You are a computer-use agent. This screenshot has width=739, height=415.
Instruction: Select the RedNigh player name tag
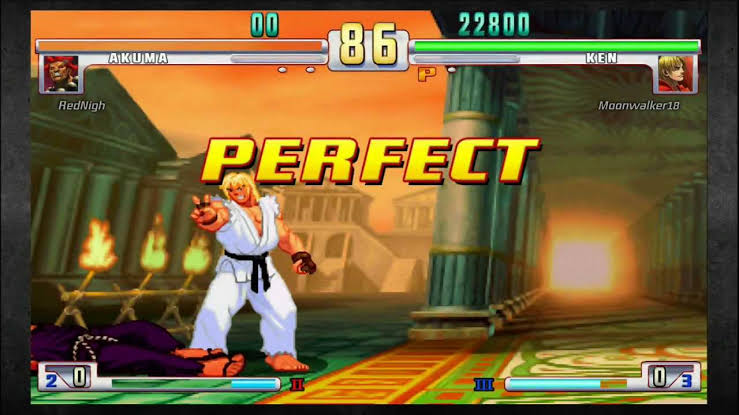point(81,105)
